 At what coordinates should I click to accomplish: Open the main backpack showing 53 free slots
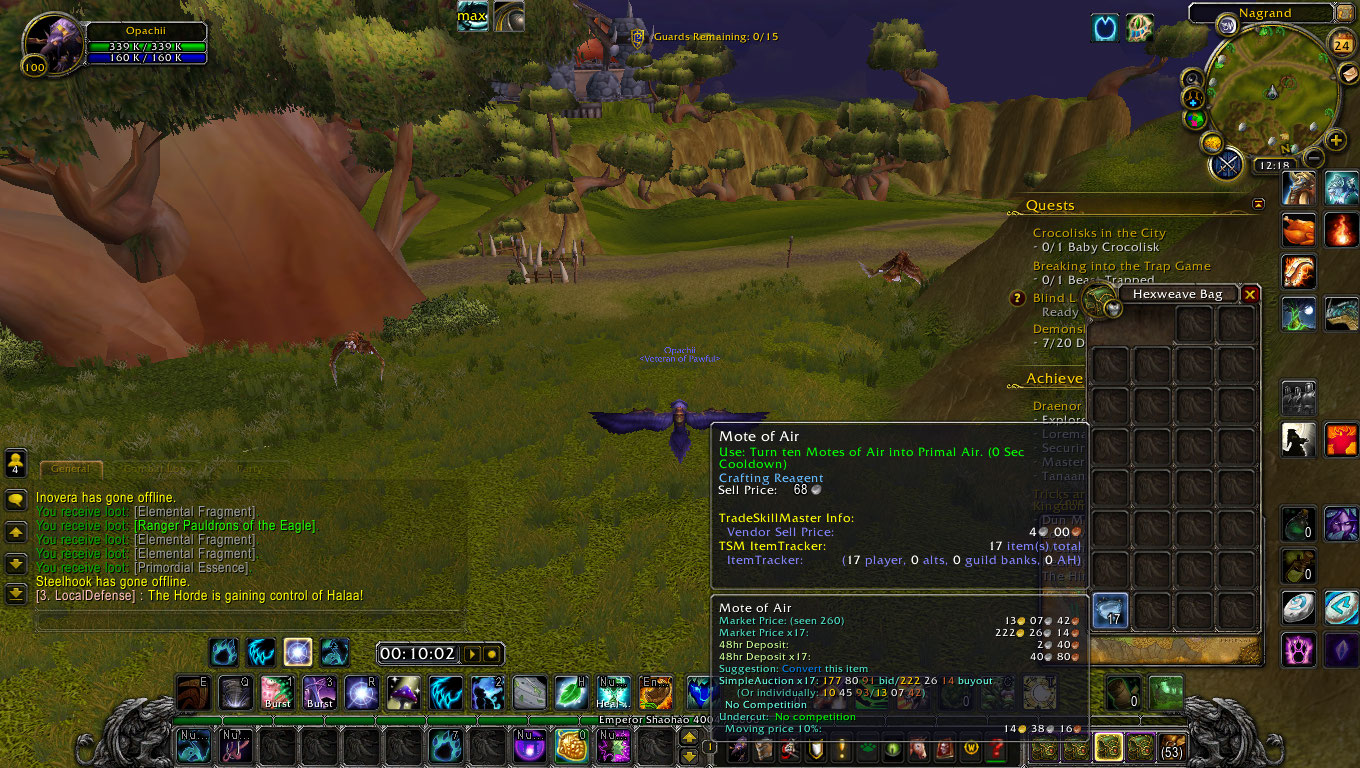pyautogui.click(x=1171, y=746)
